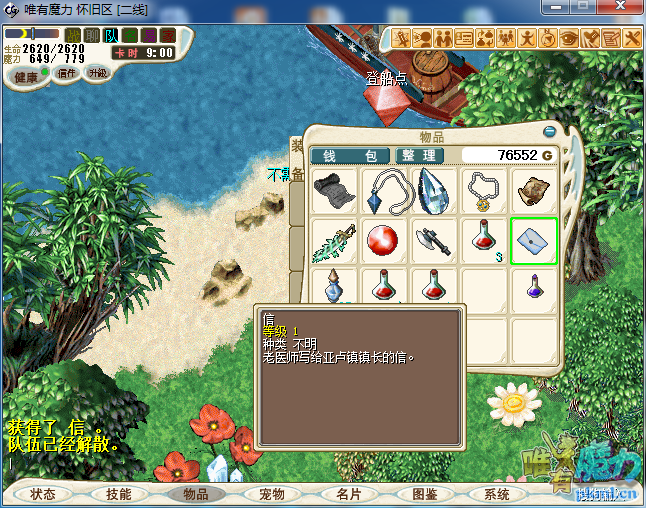Minimize the 物品 inventory panel
Image resolution: width=646 pixels, height=508 pixels.
pyautogui.click(x=549, y=132)
